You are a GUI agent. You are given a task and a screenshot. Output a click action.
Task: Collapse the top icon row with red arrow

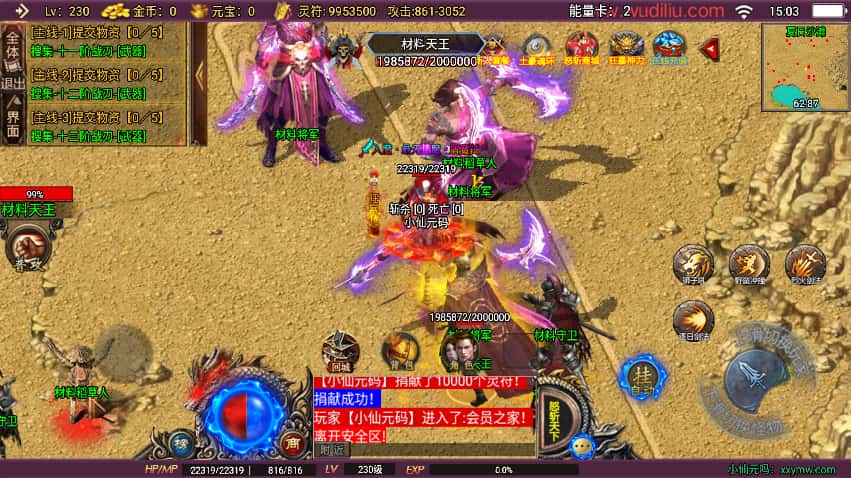[x=710, y=47]
